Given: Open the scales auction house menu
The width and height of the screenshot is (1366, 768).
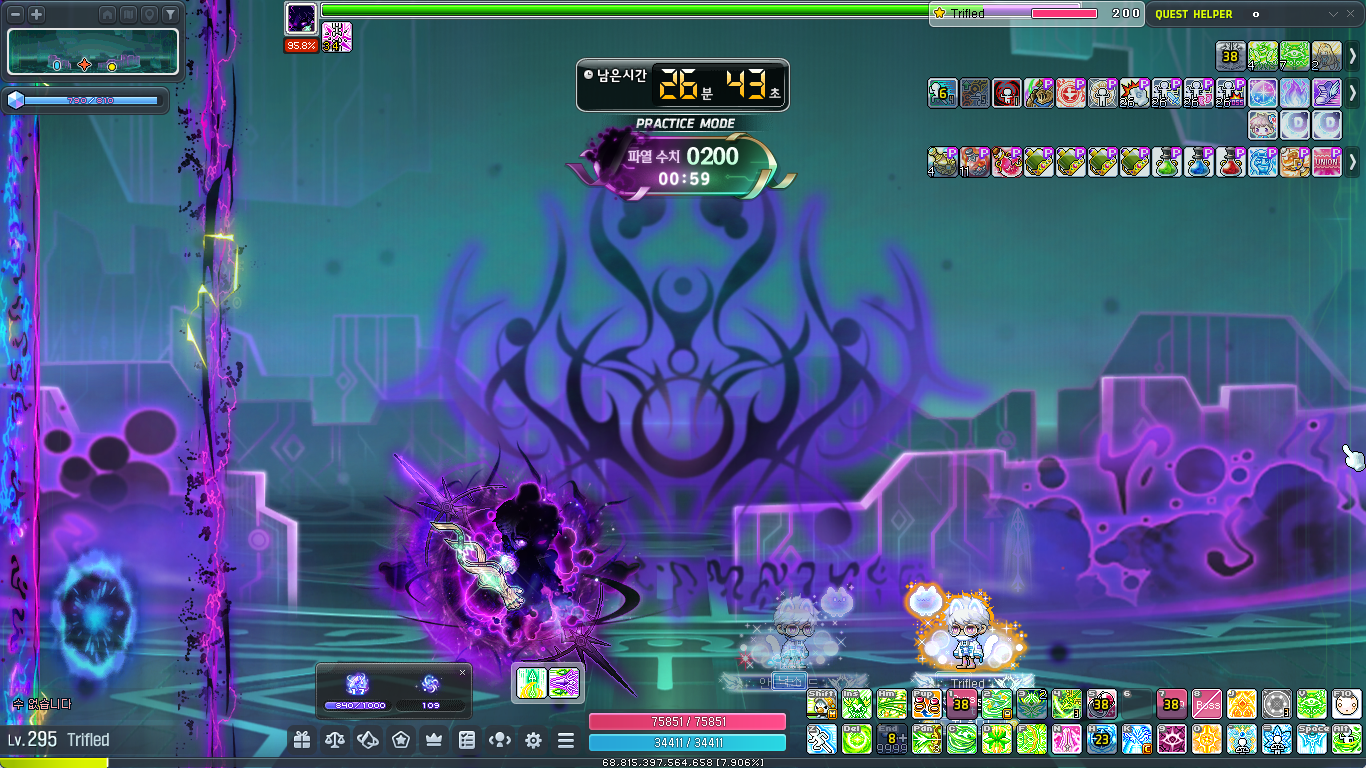Looking at the screenshot, I should point(335,740).
